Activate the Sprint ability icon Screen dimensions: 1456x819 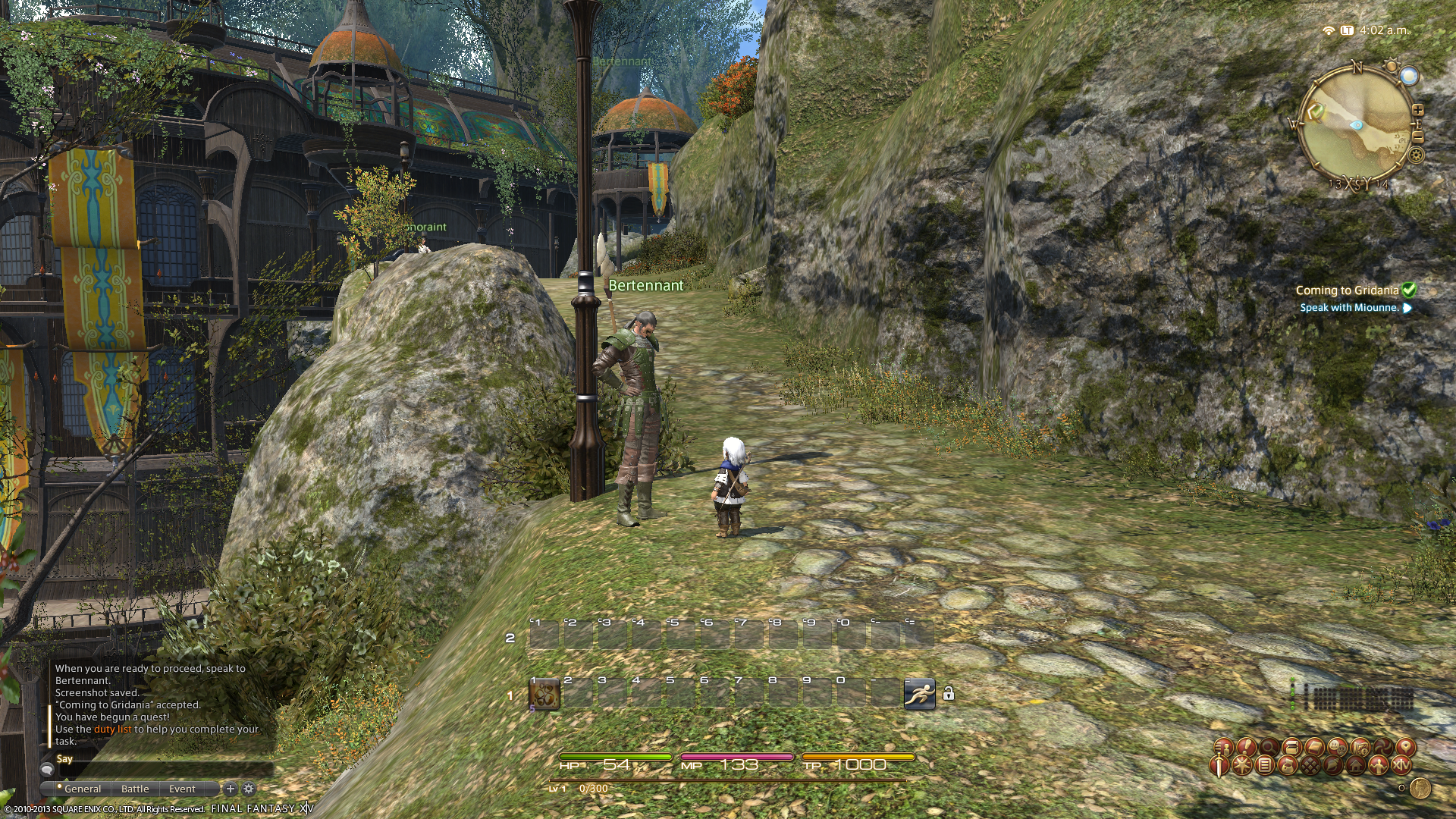[919, 693]
